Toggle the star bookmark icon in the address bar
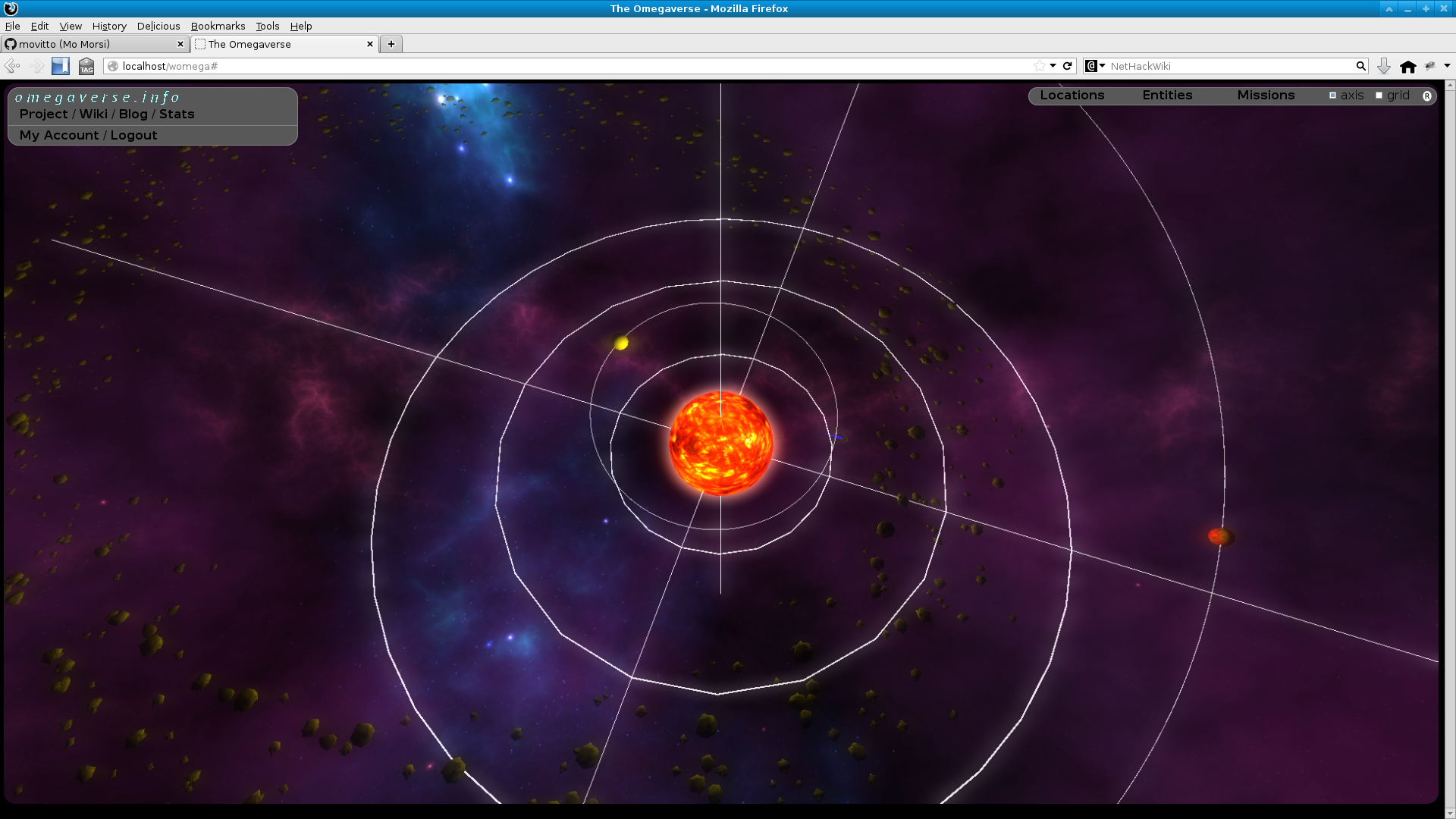Viewport: 1456px width, 819px height. [1041, 66]
